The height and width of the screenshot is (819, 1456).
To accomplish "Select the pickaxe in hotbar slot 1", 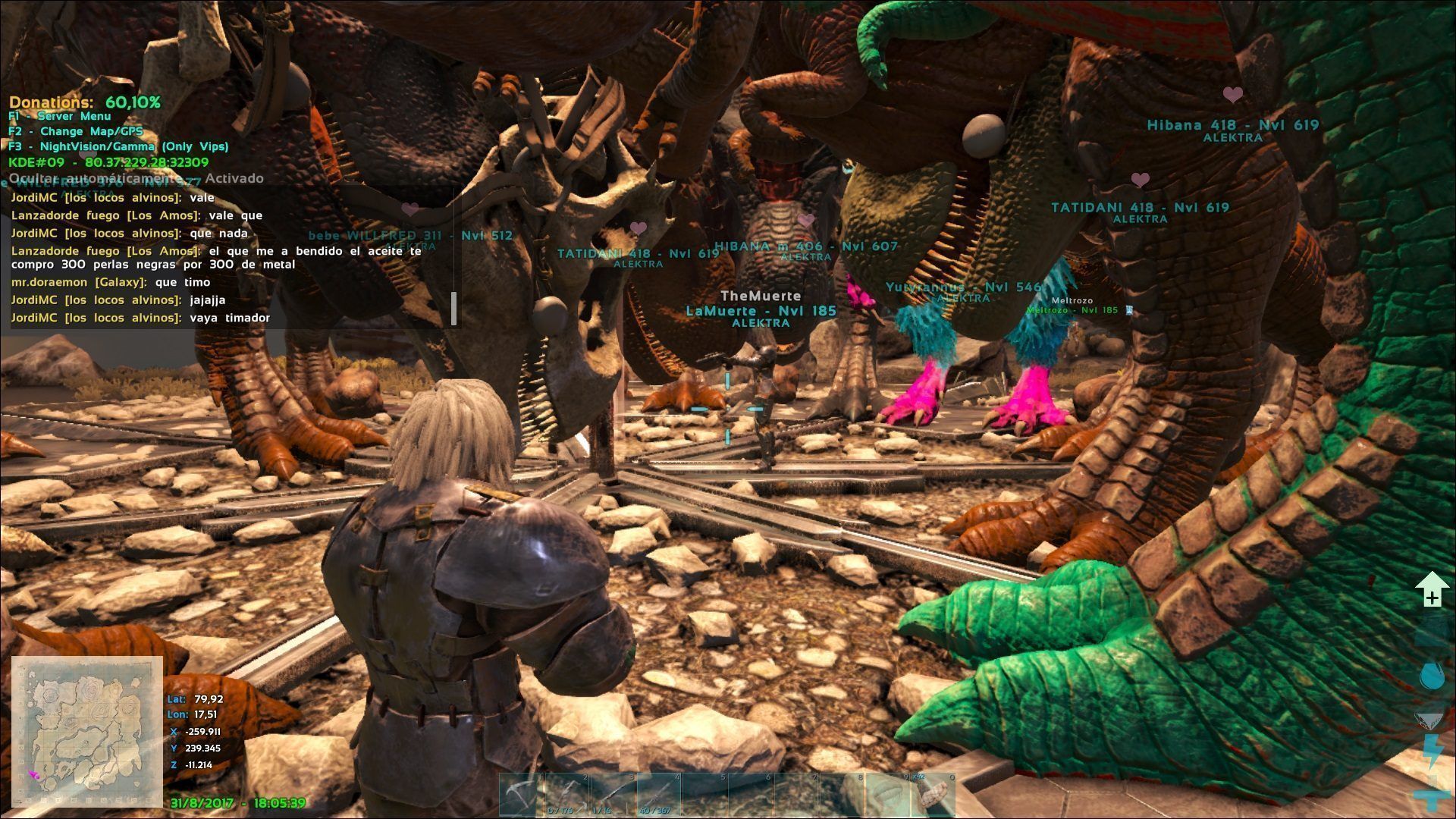I will 522,795.
